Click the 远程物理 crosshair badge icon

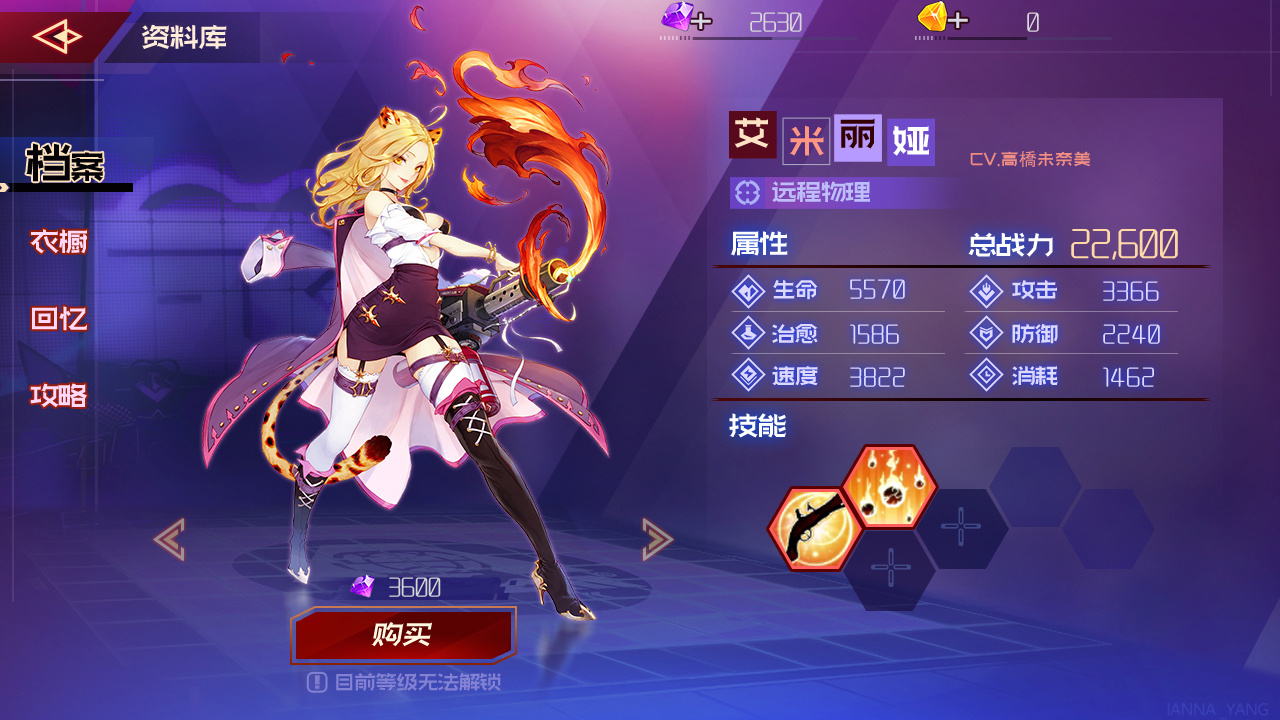pyautogui.click(x=748, y=193)
